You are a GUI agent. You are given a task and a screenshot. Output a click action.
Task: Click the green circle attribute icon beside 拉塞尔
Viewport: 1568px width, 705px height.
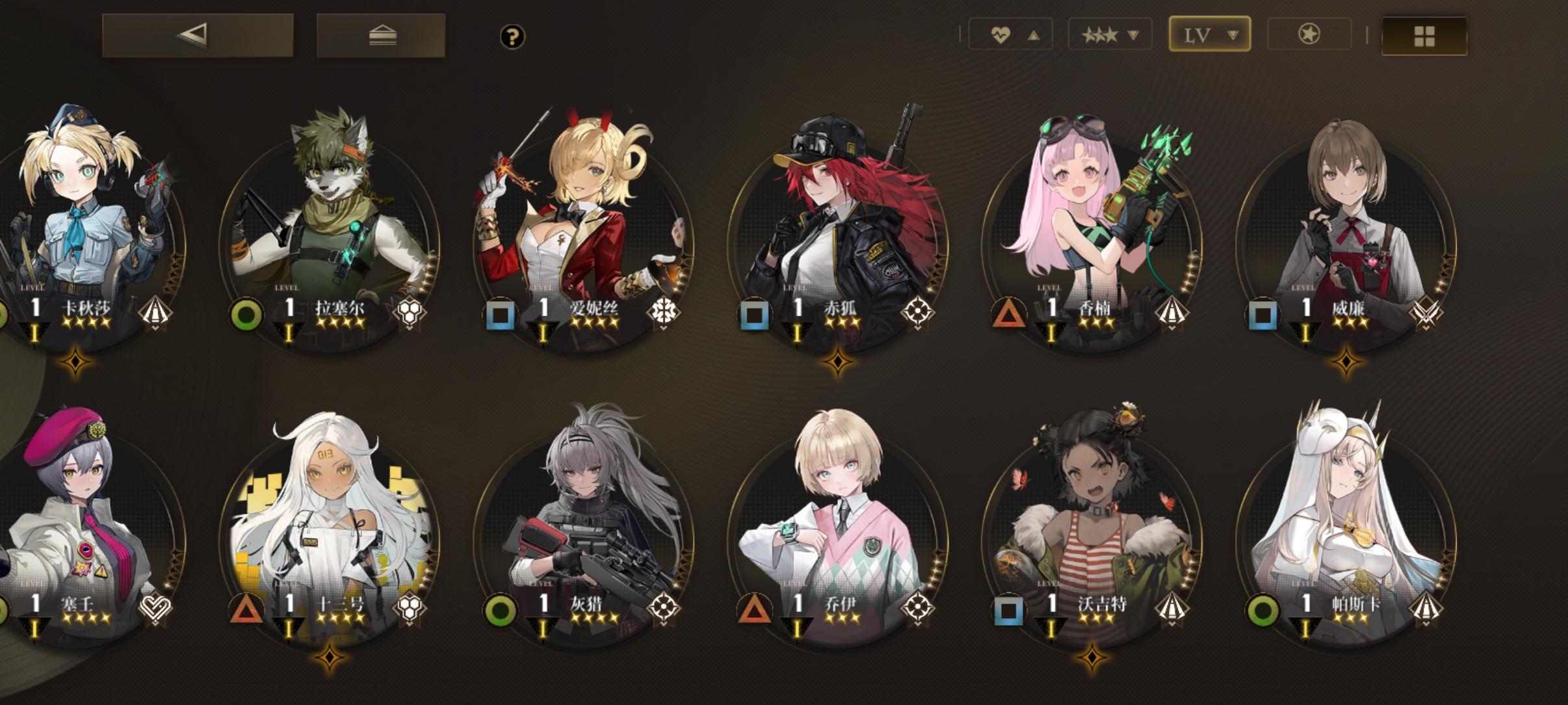(x=247, y=315)
